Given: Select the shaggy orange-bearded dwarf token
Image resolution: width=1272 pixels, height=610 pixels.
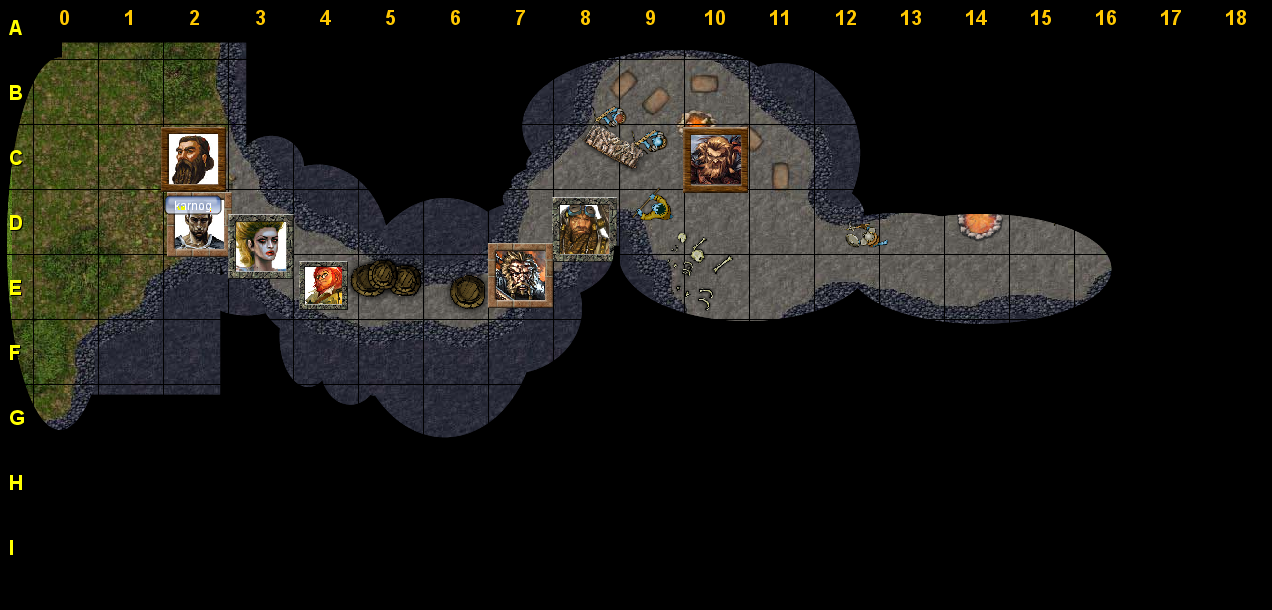Looking at the screenshot, I should 716,160.
